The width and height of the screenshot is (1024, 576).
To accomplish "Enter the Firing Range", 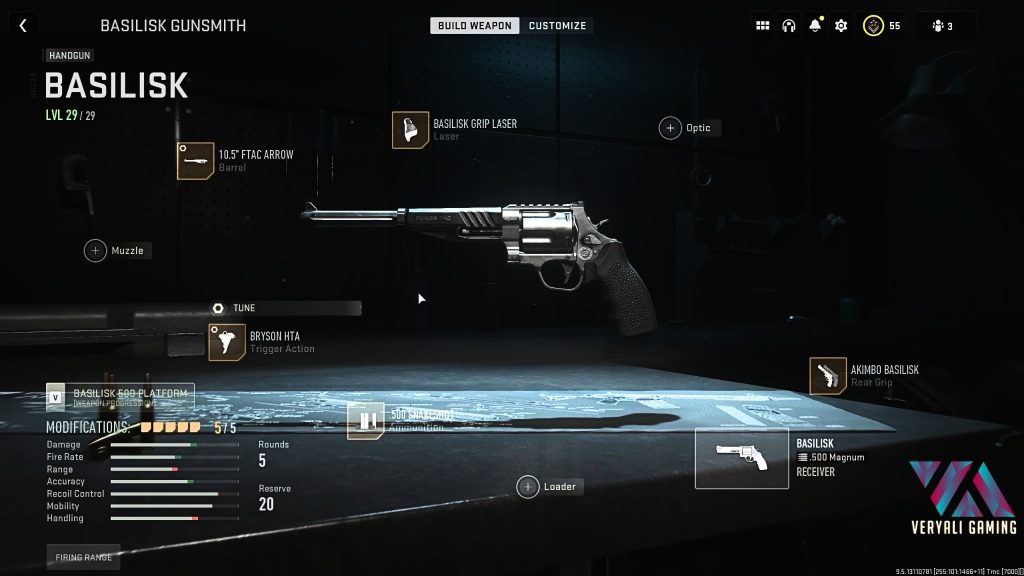I will pyautogui.click(x=83, y=556).
